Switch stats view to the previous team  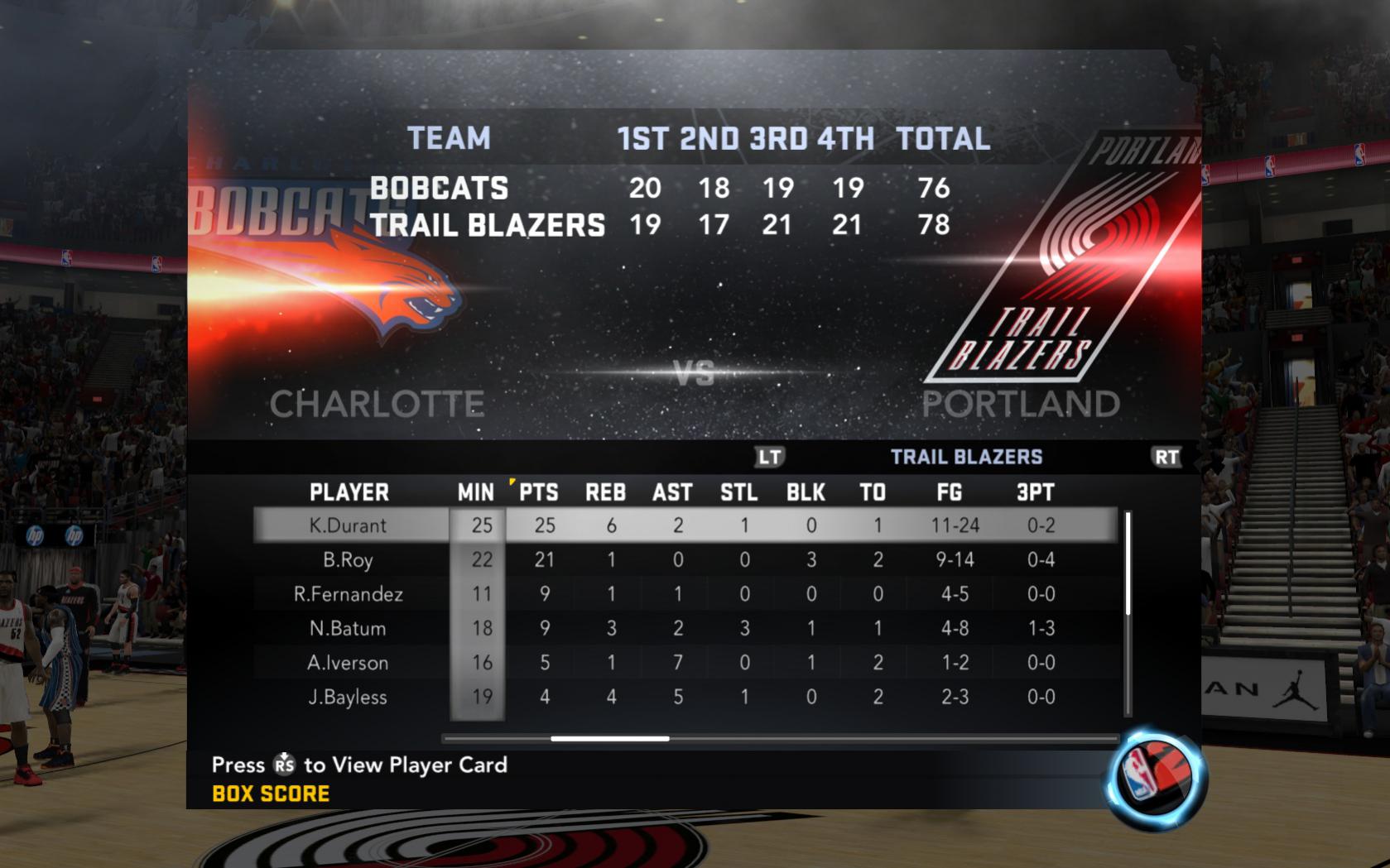(770, 456)
